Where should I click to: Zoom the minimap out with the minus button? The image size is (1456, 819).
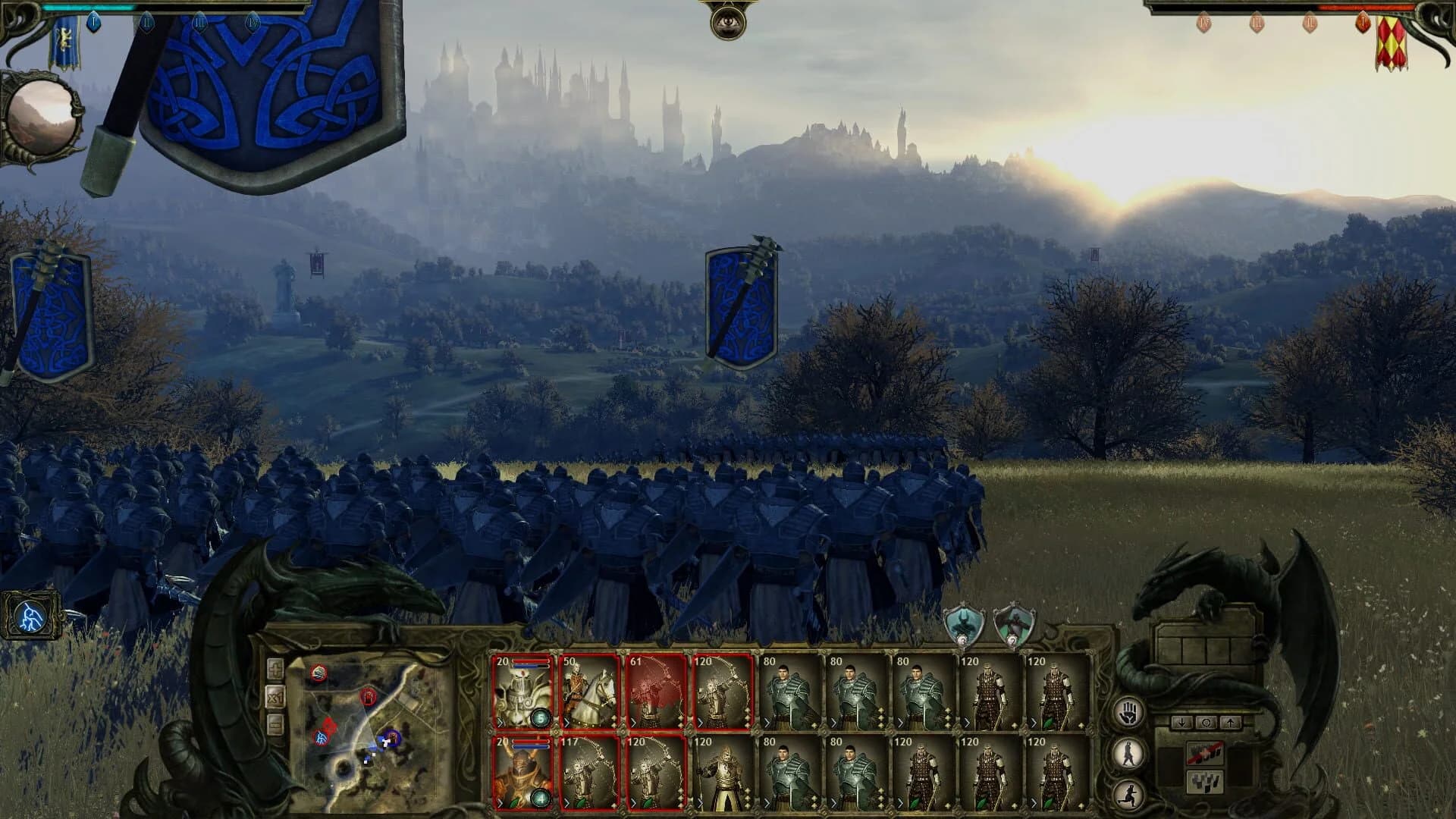point(275,724)
